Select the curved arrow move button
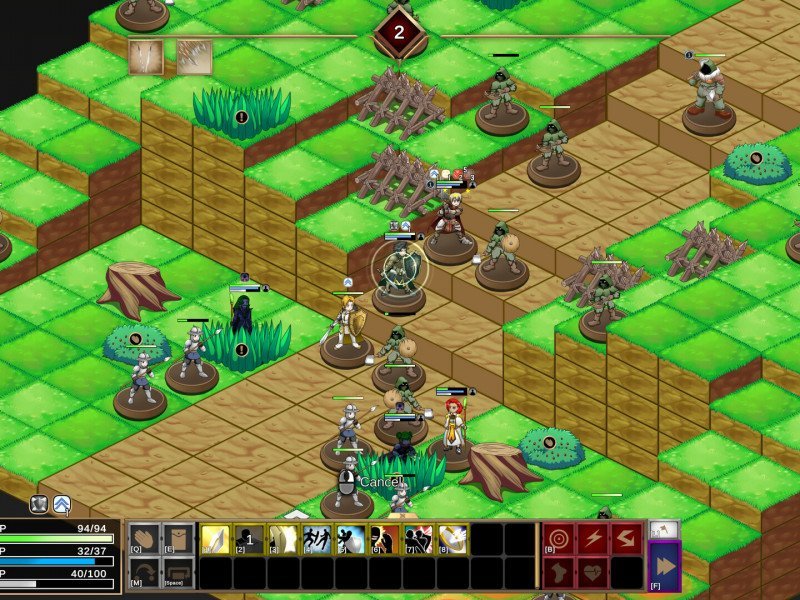800x600 pixels. 145,573
